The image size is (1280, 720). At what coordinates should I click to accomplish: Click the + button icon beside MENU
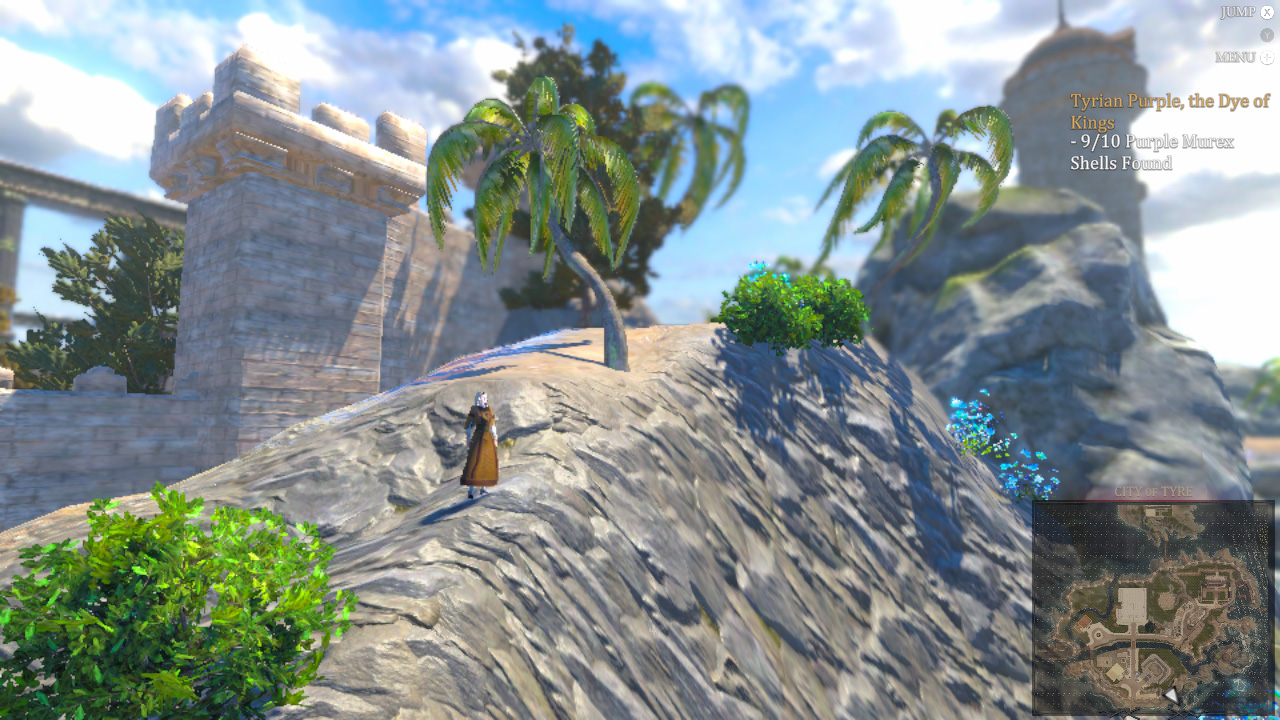click(1267, 58)
